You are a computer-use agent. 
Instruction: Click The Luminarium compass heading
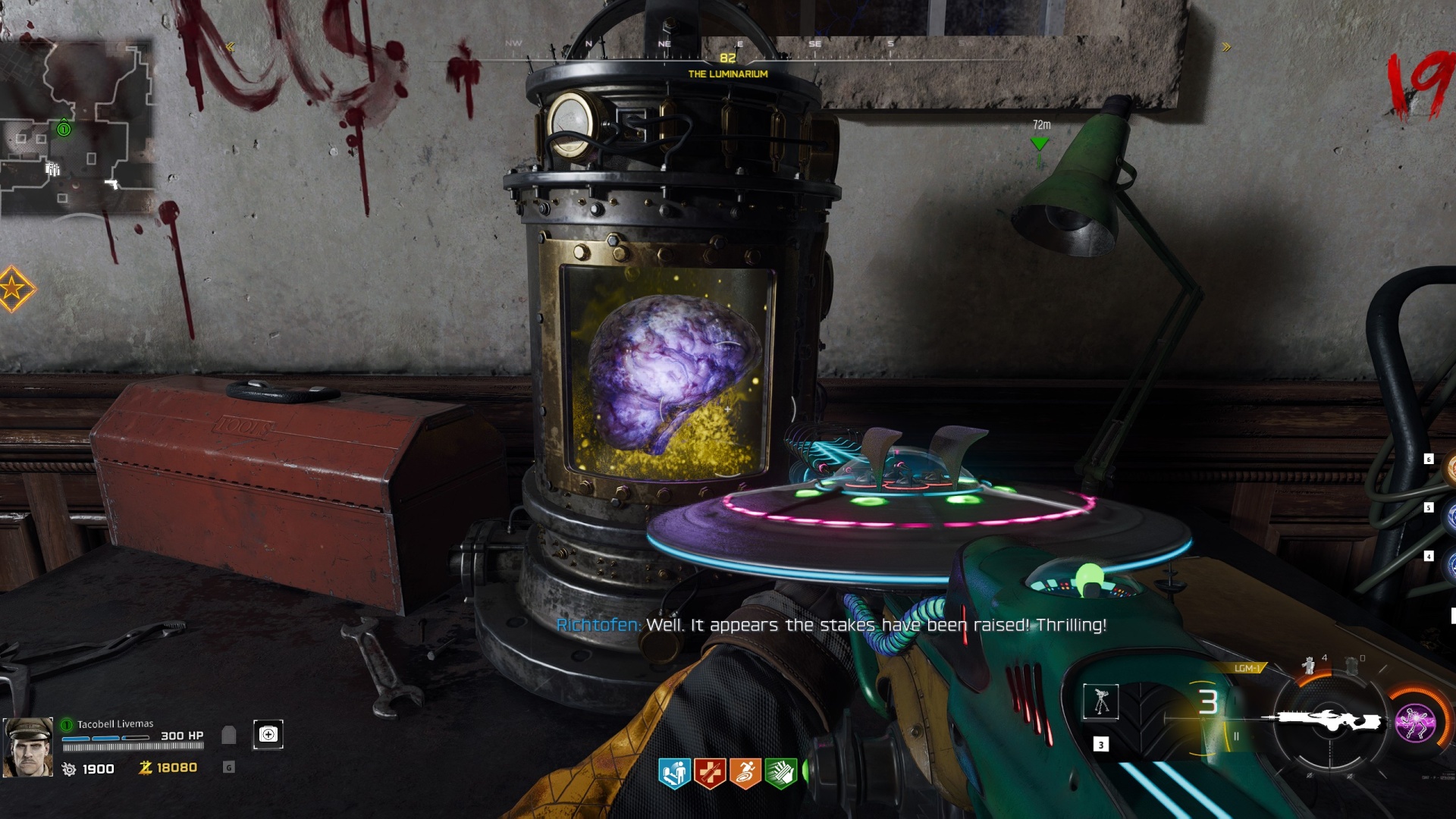[728, 74]
